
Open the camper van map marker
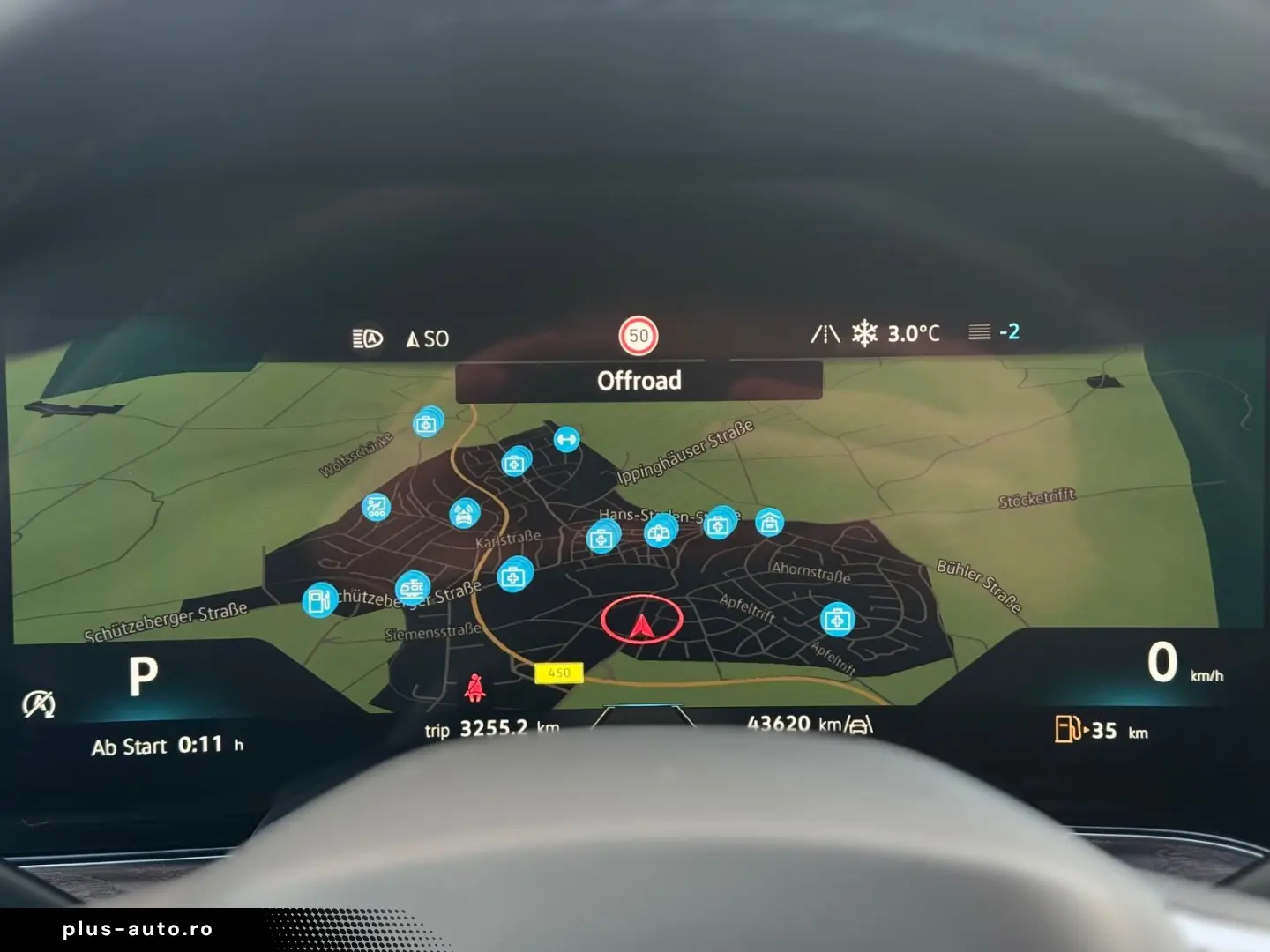coord(412,587)
